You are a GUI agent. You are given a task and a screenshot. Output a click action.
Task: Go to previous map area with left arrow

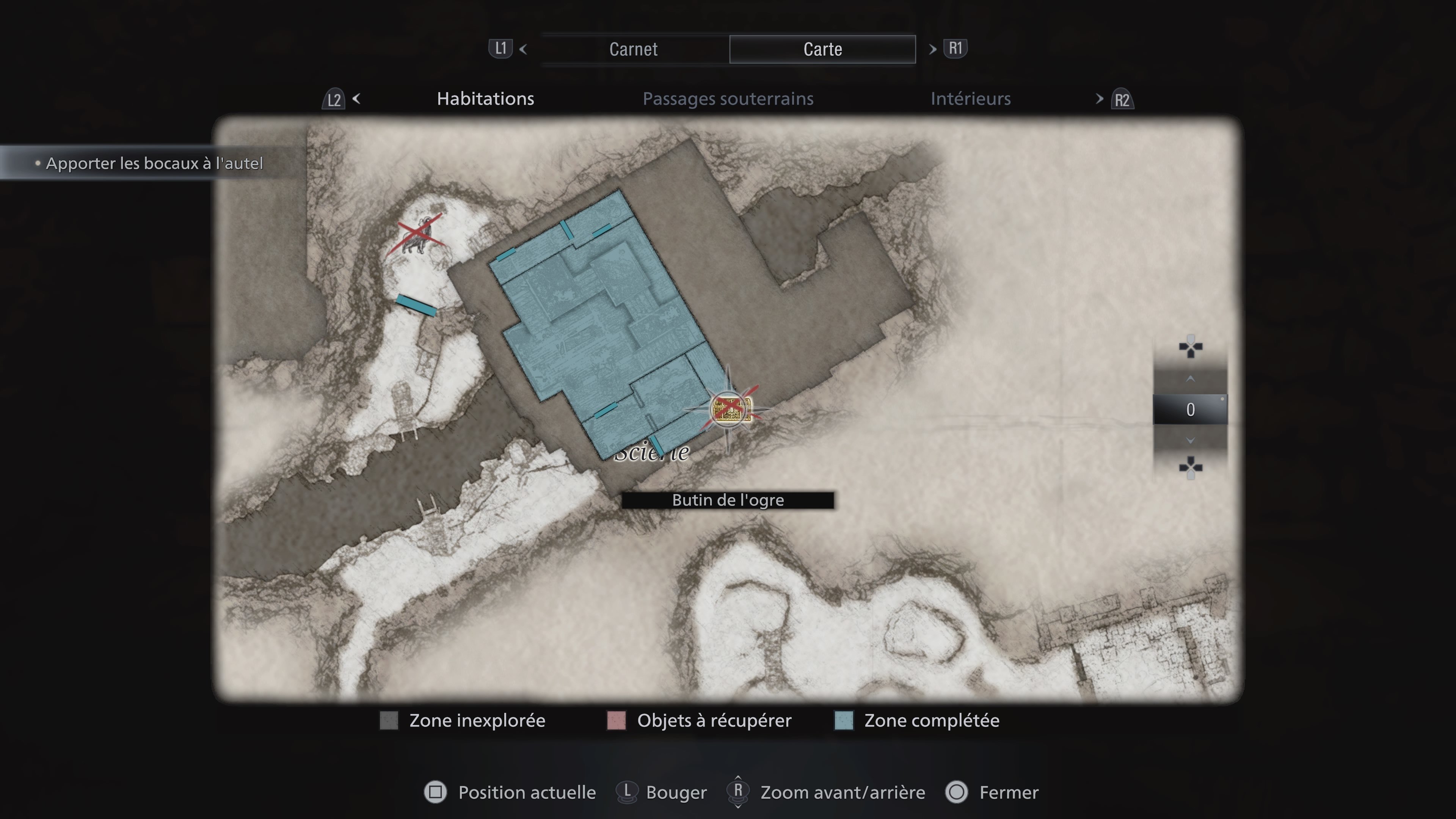357,99
